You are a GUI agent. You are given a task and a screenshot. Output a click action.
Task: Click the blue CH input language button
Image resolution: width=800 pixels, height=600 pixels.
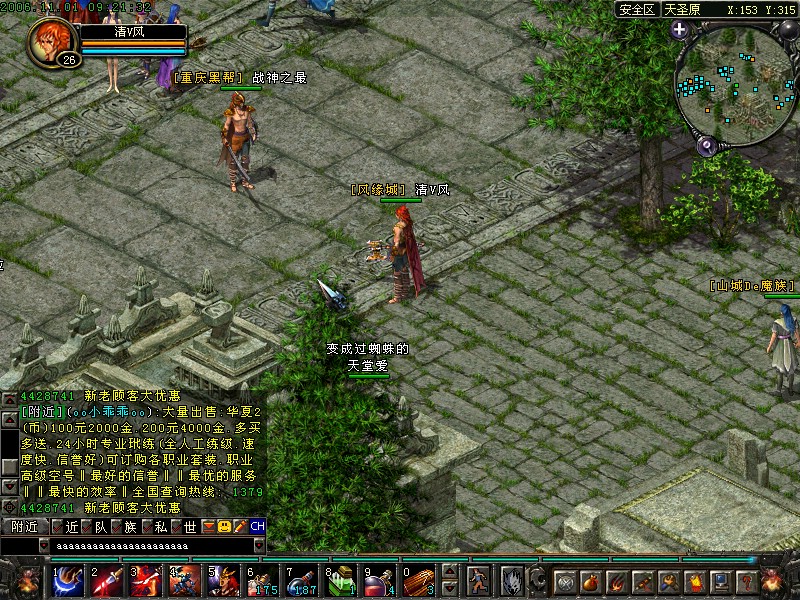click(257, 526)
